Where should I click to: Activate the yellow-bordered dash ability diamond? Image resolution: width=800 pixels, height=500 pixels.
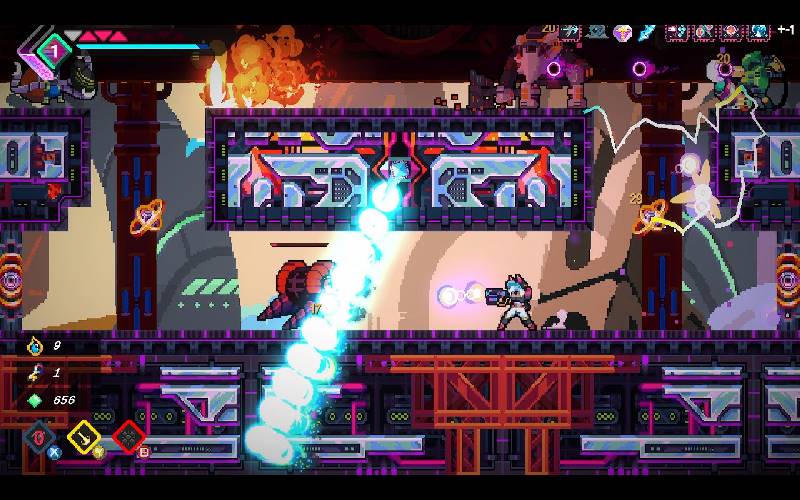pos(84,436)
